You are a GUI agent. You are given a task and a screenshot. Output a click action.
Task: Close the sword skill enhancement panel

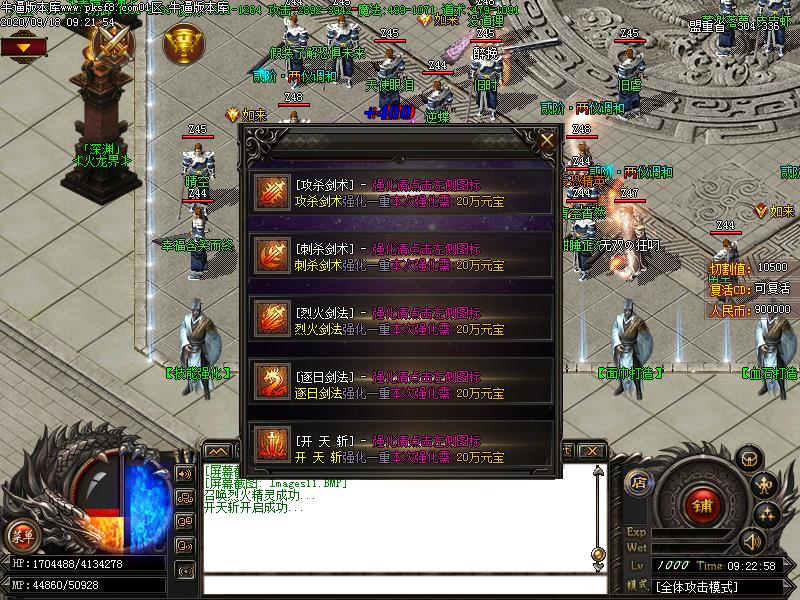point(546,141)
